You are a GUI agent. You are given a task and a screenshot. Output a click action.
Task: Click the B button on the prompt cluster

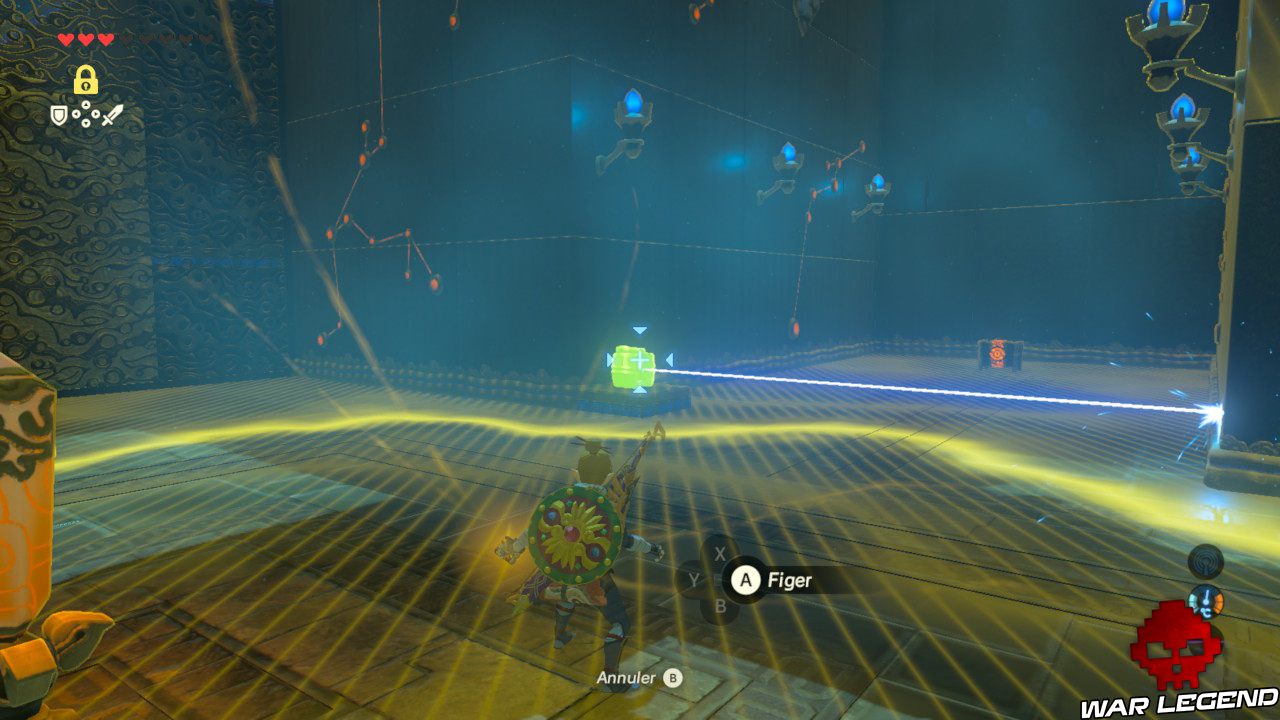tap(720, 605)
